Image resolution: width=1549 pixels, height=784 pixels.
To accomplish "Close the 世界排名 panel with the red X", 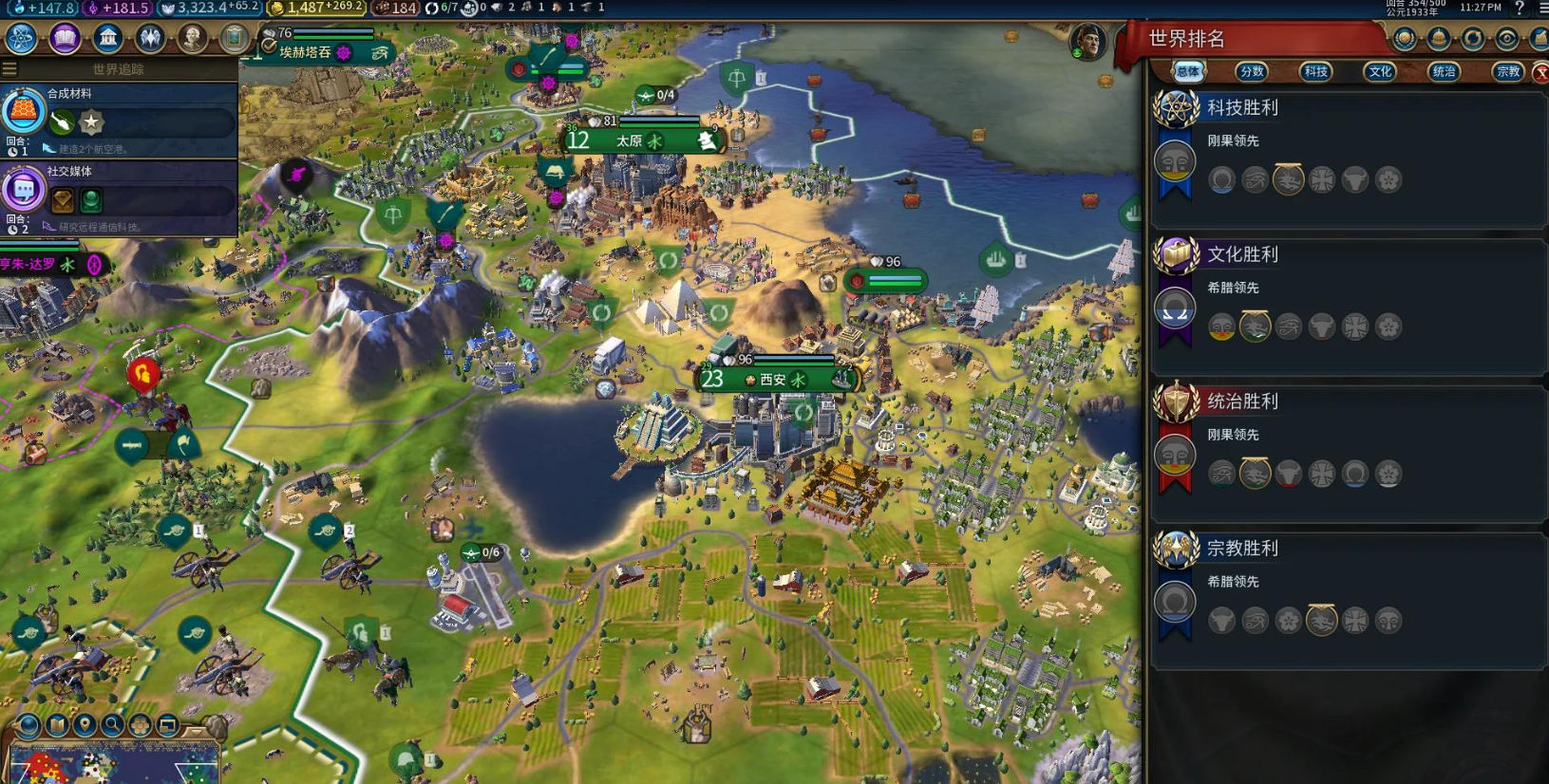I will point(1540,72).
